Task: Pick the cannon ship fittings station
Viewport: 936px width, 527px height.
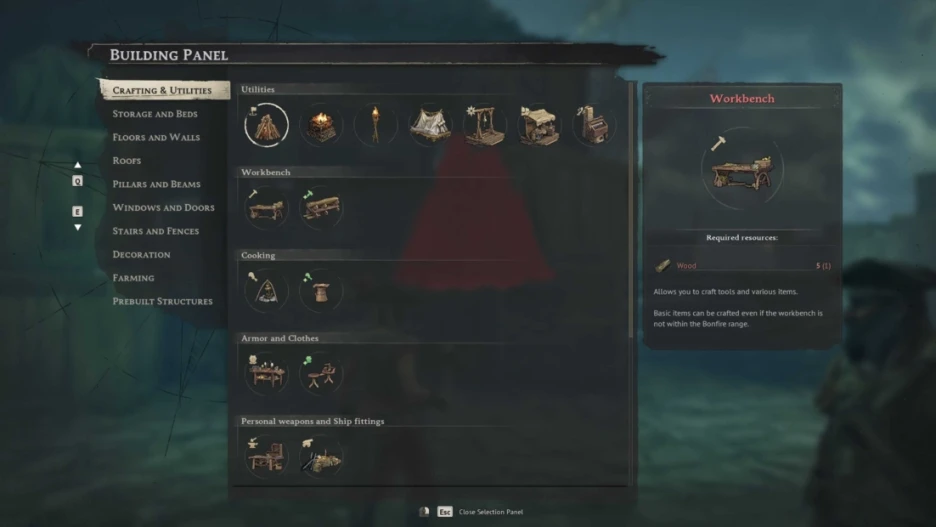Action: click(x=321, y=457)
